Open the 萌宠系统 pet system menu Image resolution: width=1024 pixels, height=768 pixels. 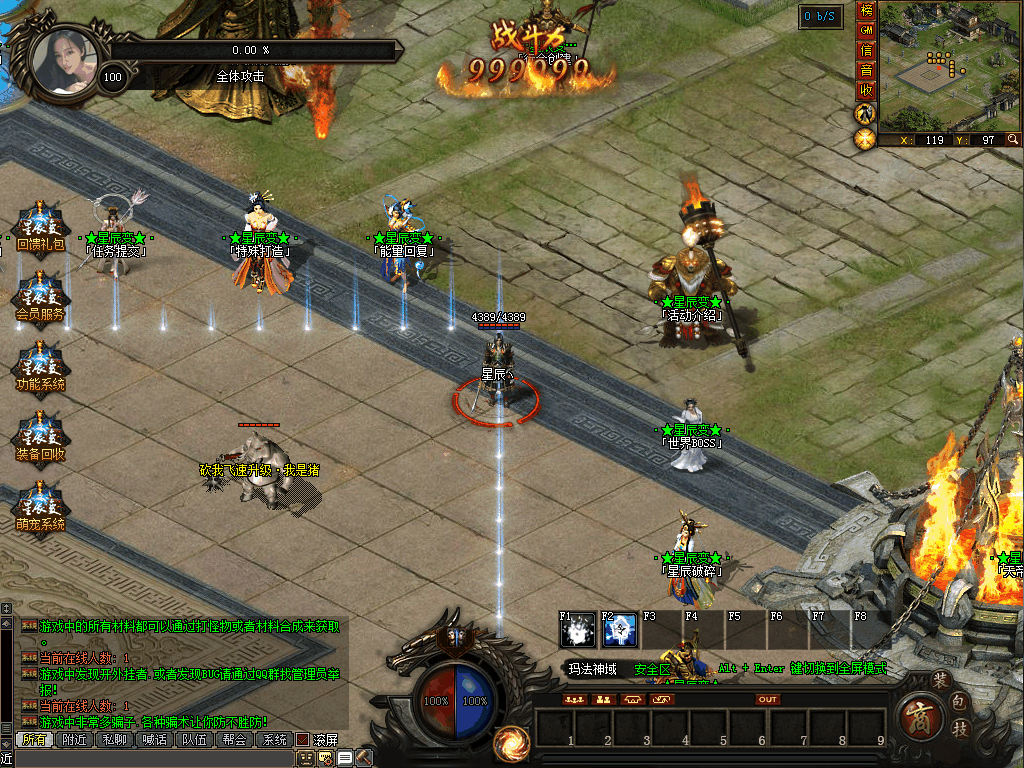pyautogui.click(x=40, y=508)
